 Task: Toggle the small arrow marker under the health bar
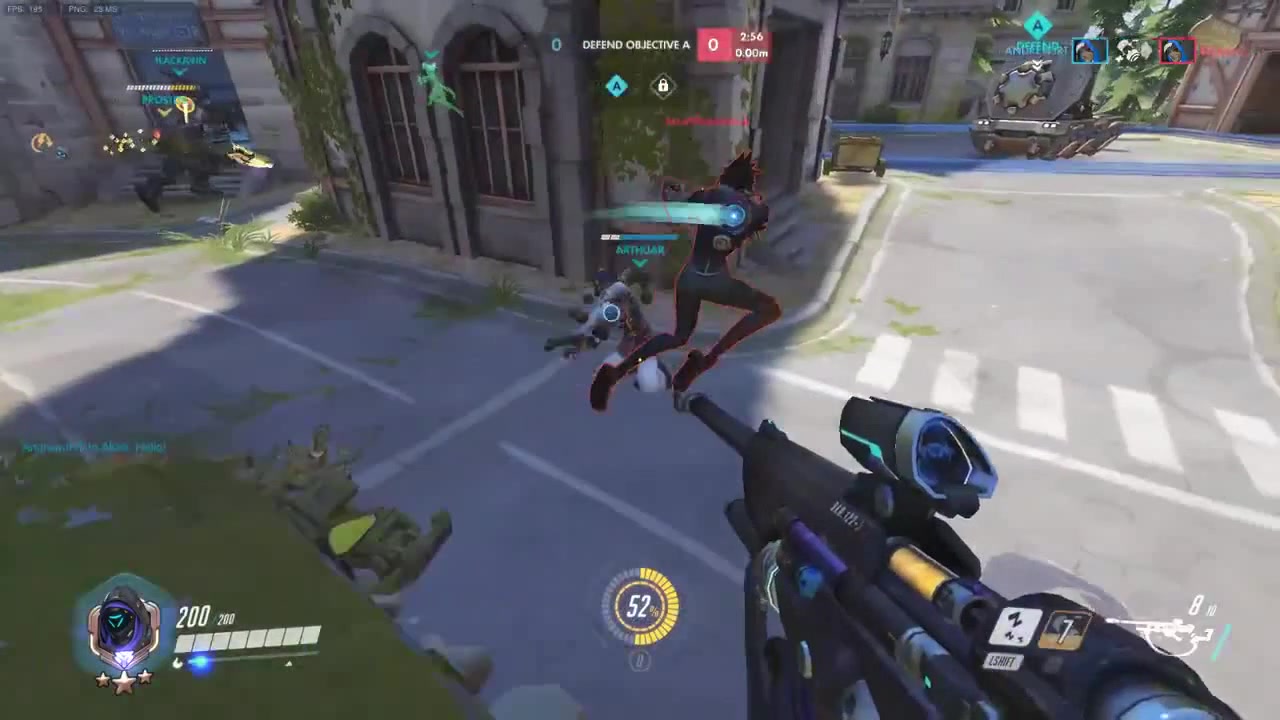coord(289,663)
